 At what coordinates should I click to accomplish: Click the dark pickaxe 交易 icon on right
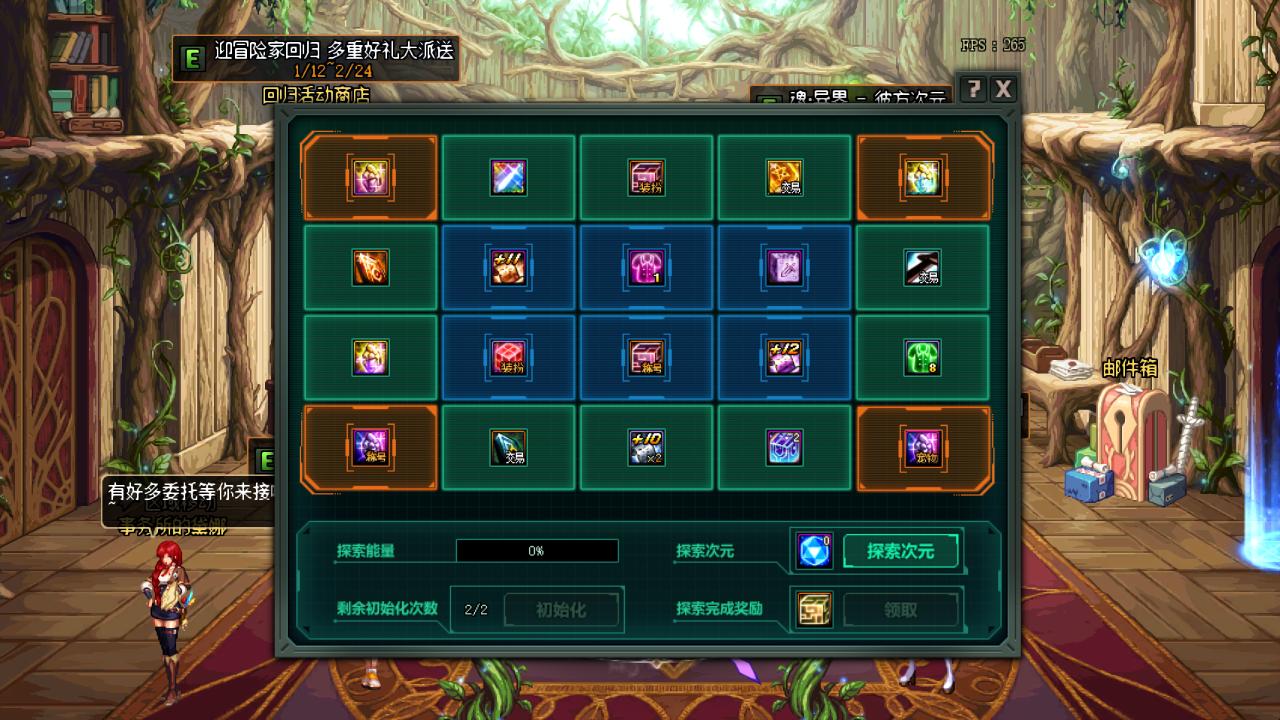tap(922, 268)
